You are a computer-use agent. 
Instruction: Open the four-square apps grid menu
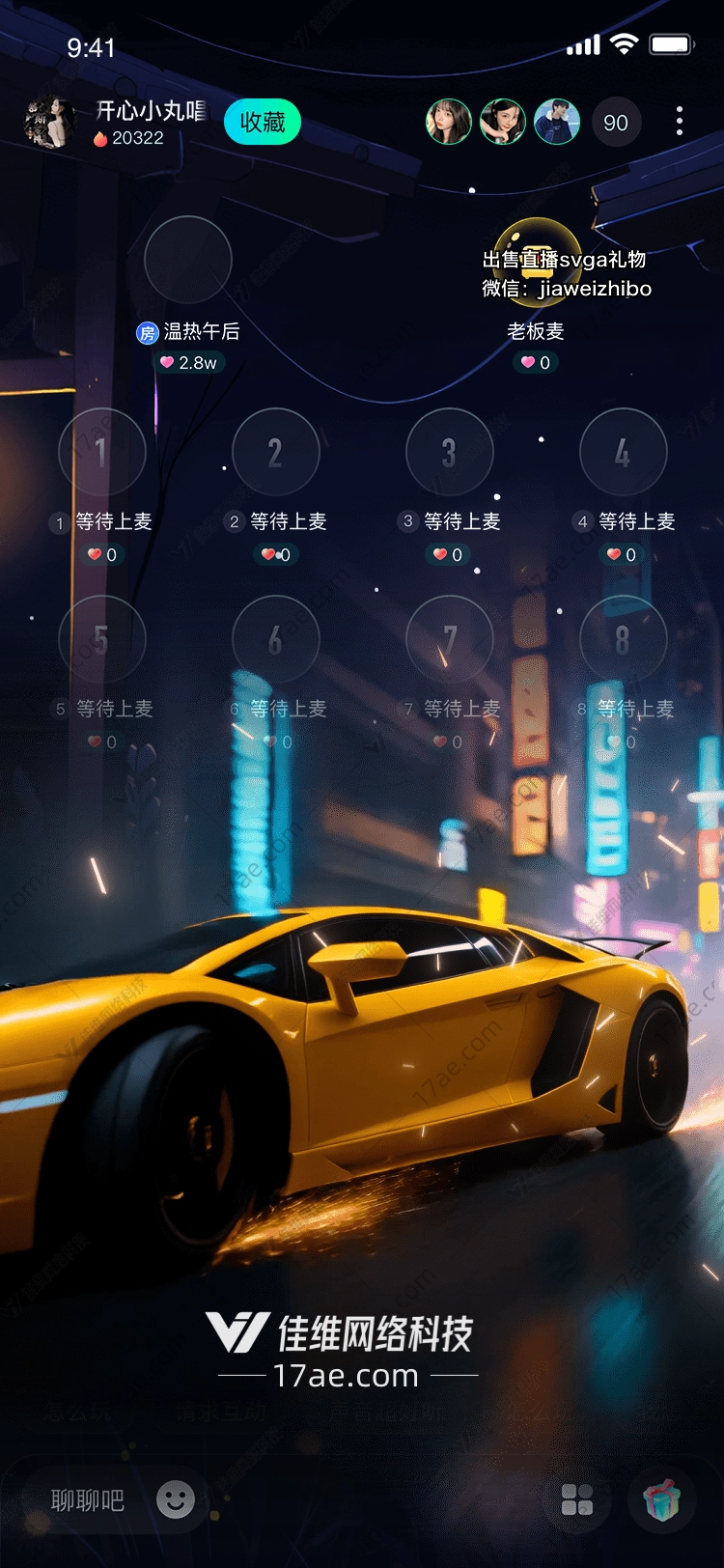tap(577, 1500)
